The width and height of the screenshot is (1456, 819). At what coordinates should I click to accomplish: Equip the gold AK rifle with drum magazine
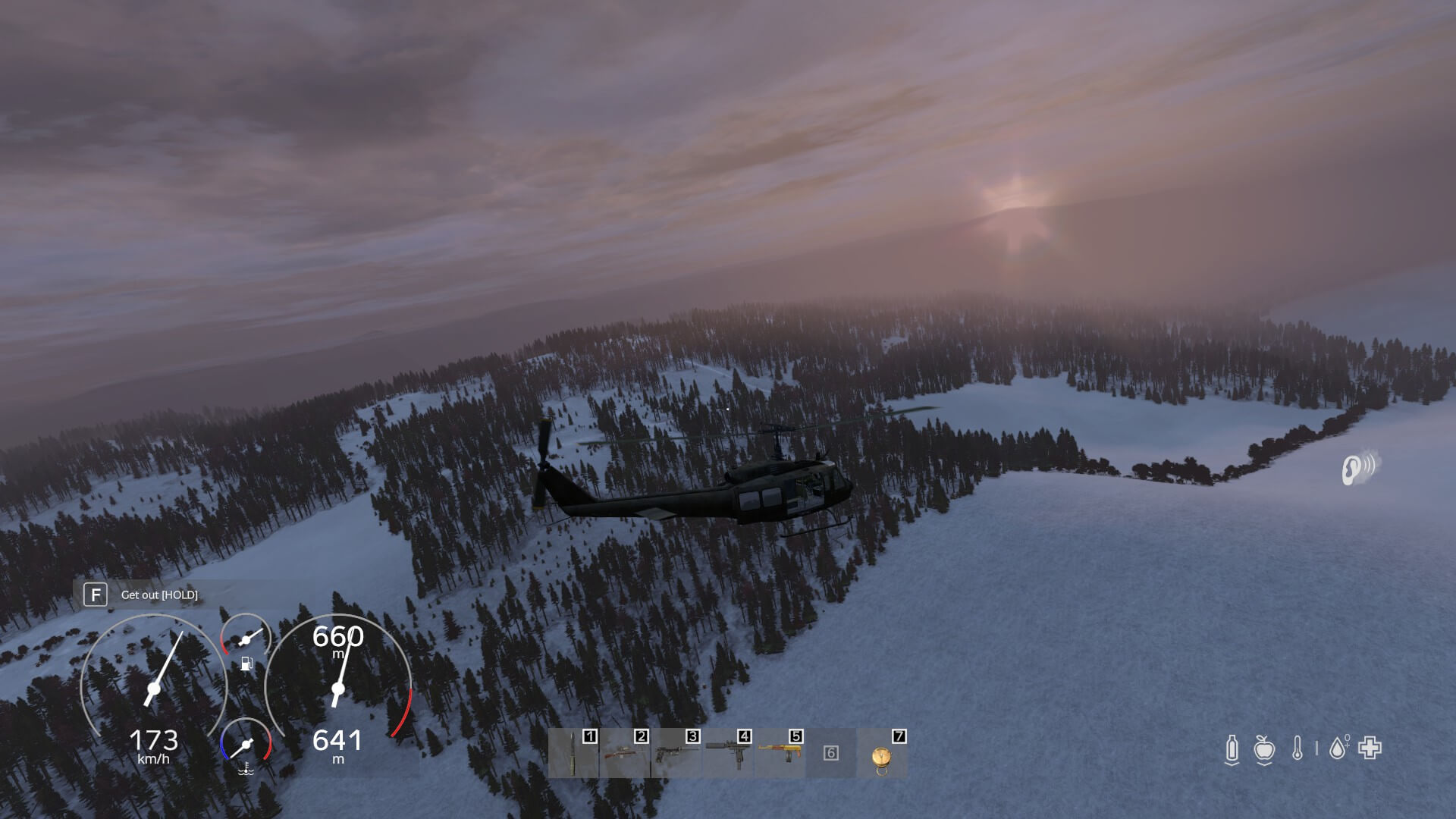click(780, 753)
